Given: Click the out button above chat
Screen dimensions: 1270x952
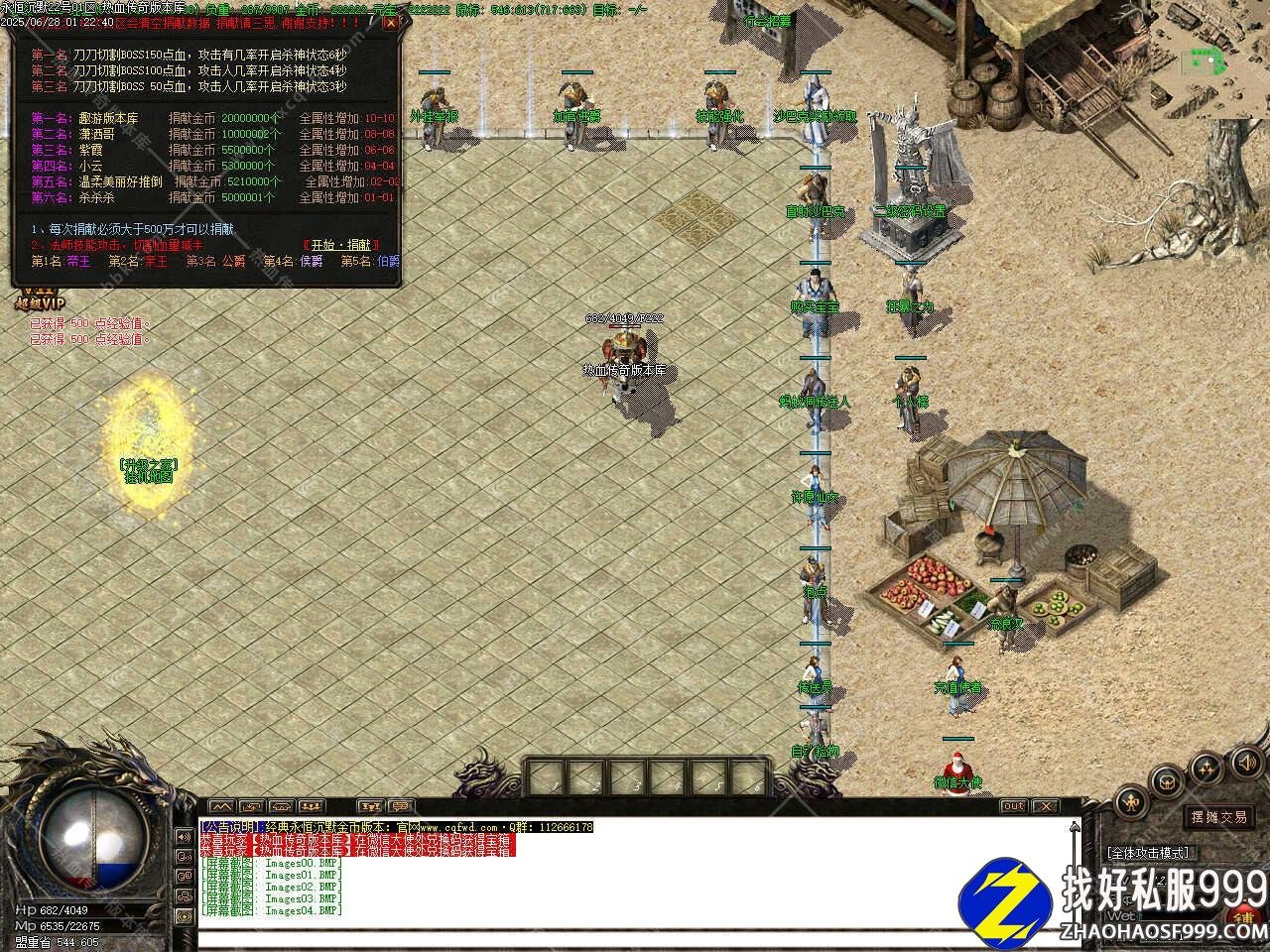Looking at the screenshot, I should coord(1012,806).
